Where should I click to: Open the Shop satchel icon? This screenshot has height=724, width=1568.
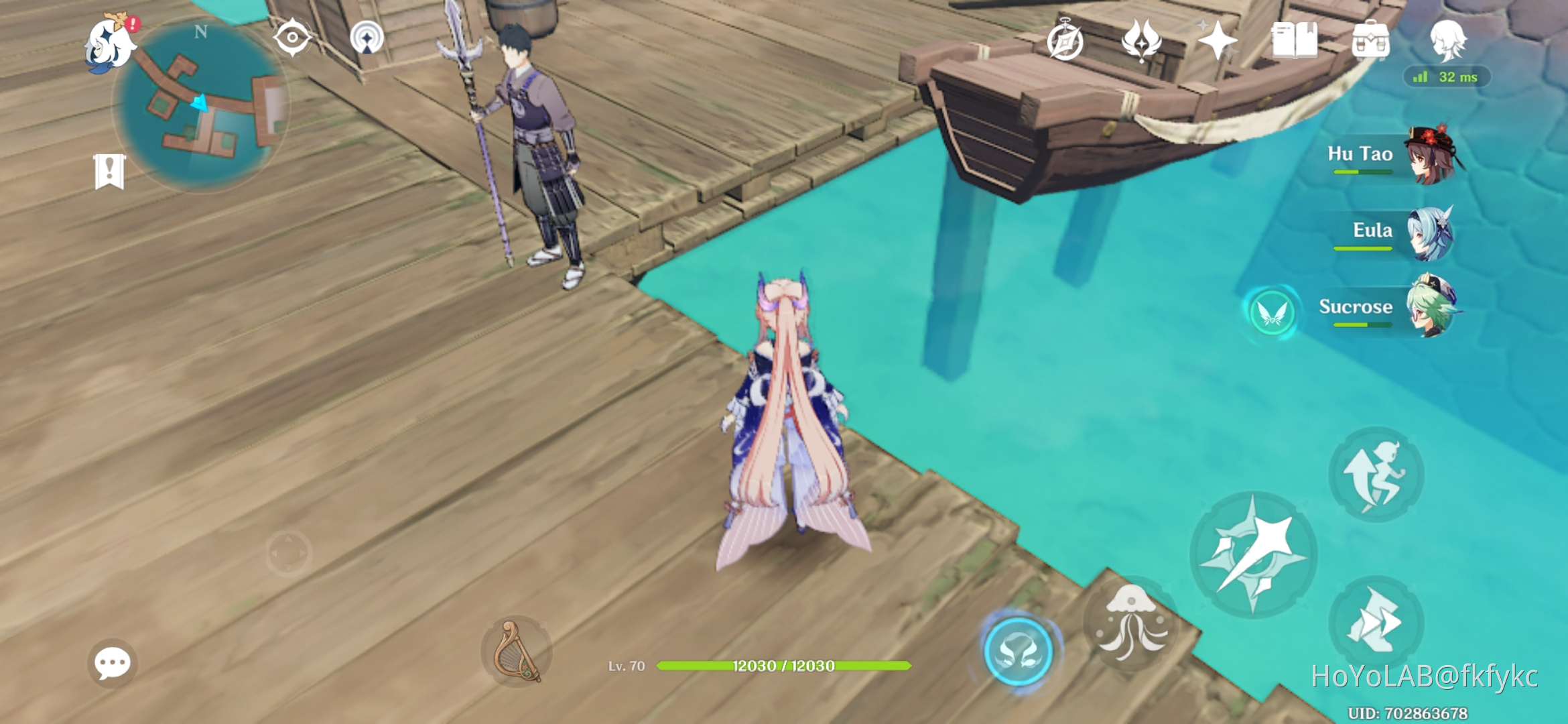[x=1371, y=40]
